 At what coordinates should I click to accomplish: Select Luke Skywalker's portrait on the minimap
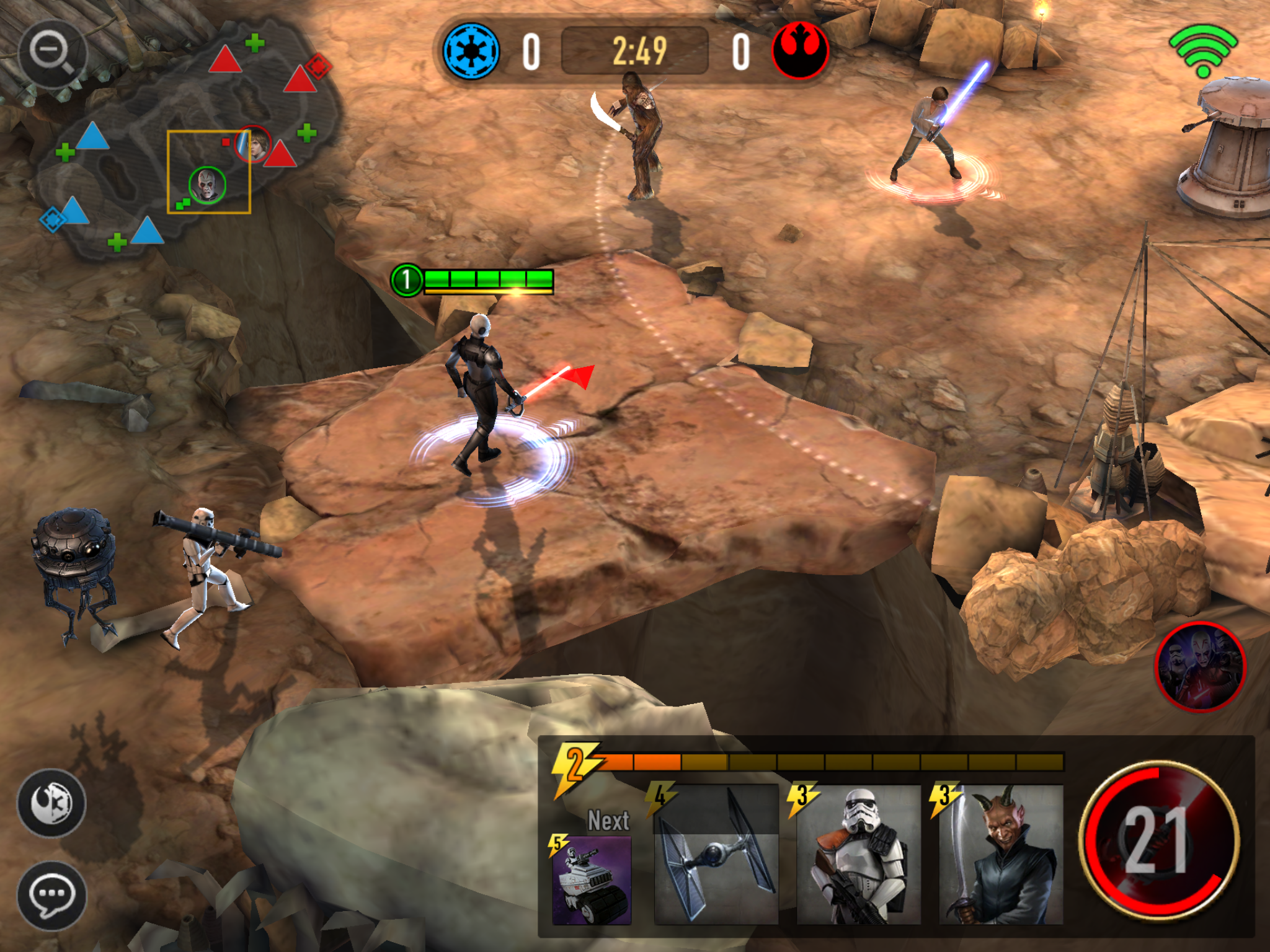click(253, 144)
